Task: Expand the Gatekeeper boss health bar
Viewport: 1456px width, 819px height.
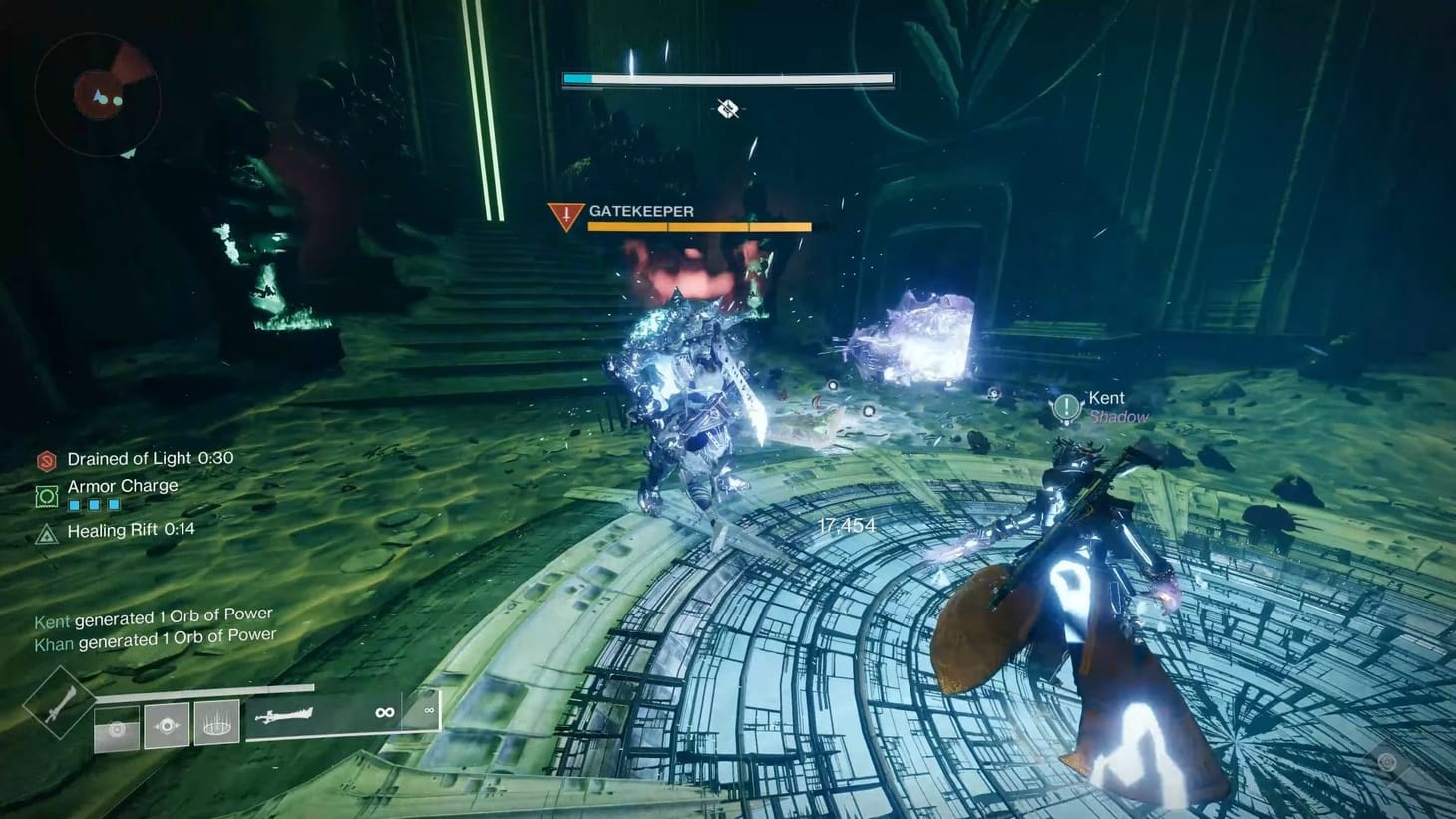Action: tap(698, 227)
